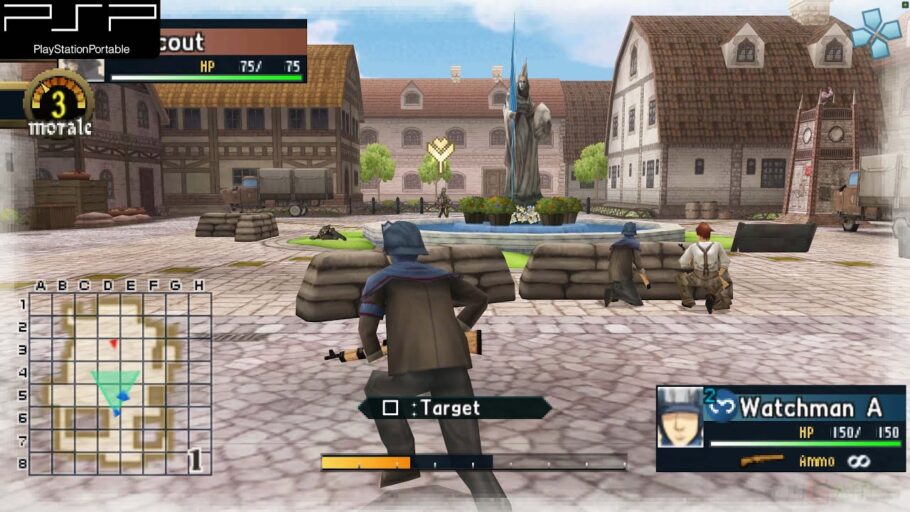Select the Watchman A portrait
The image size is (910, 512).
point(680,417)
